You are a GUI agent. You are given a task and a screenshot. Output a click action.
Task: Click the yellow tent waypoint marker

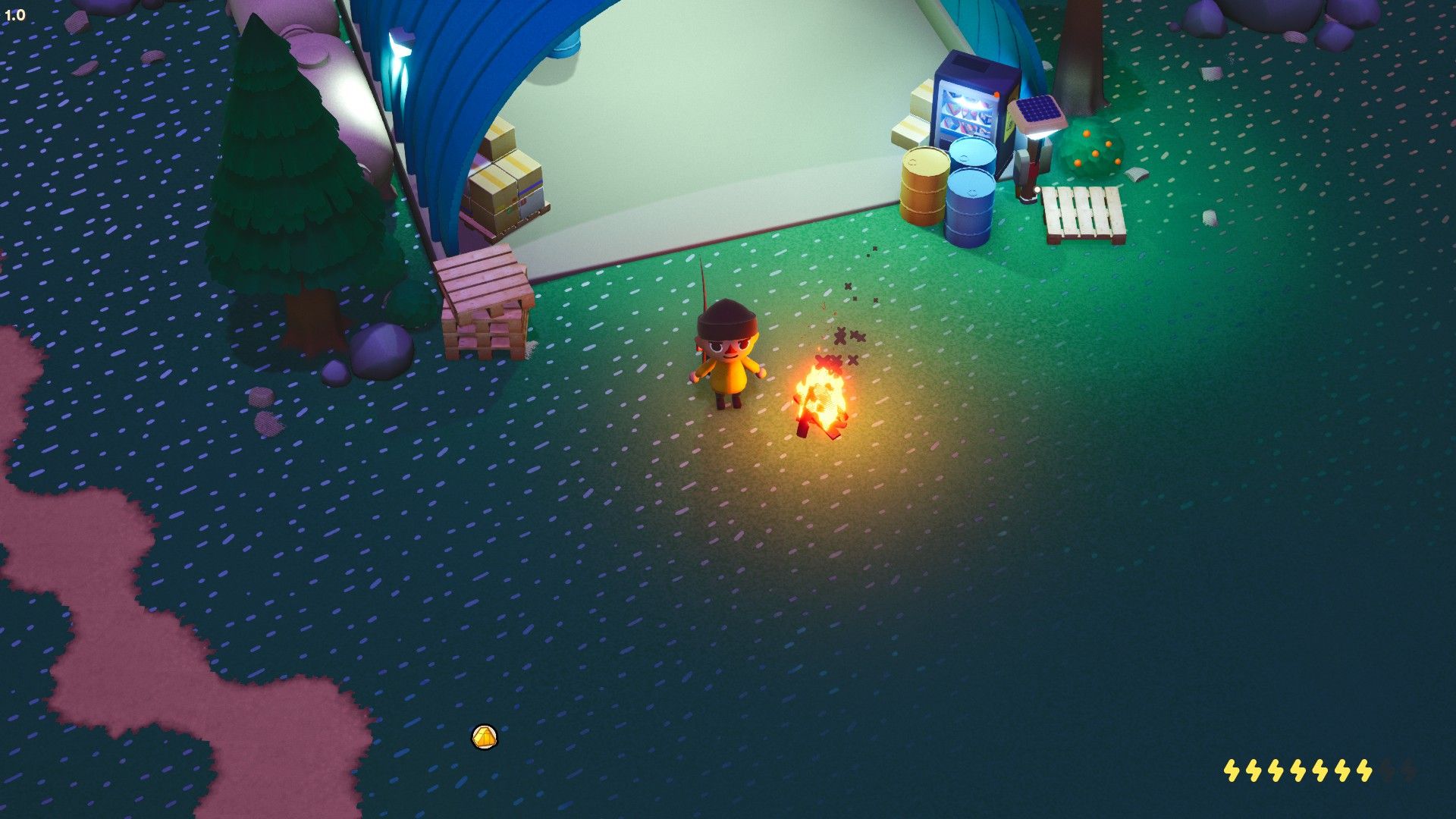485,736
